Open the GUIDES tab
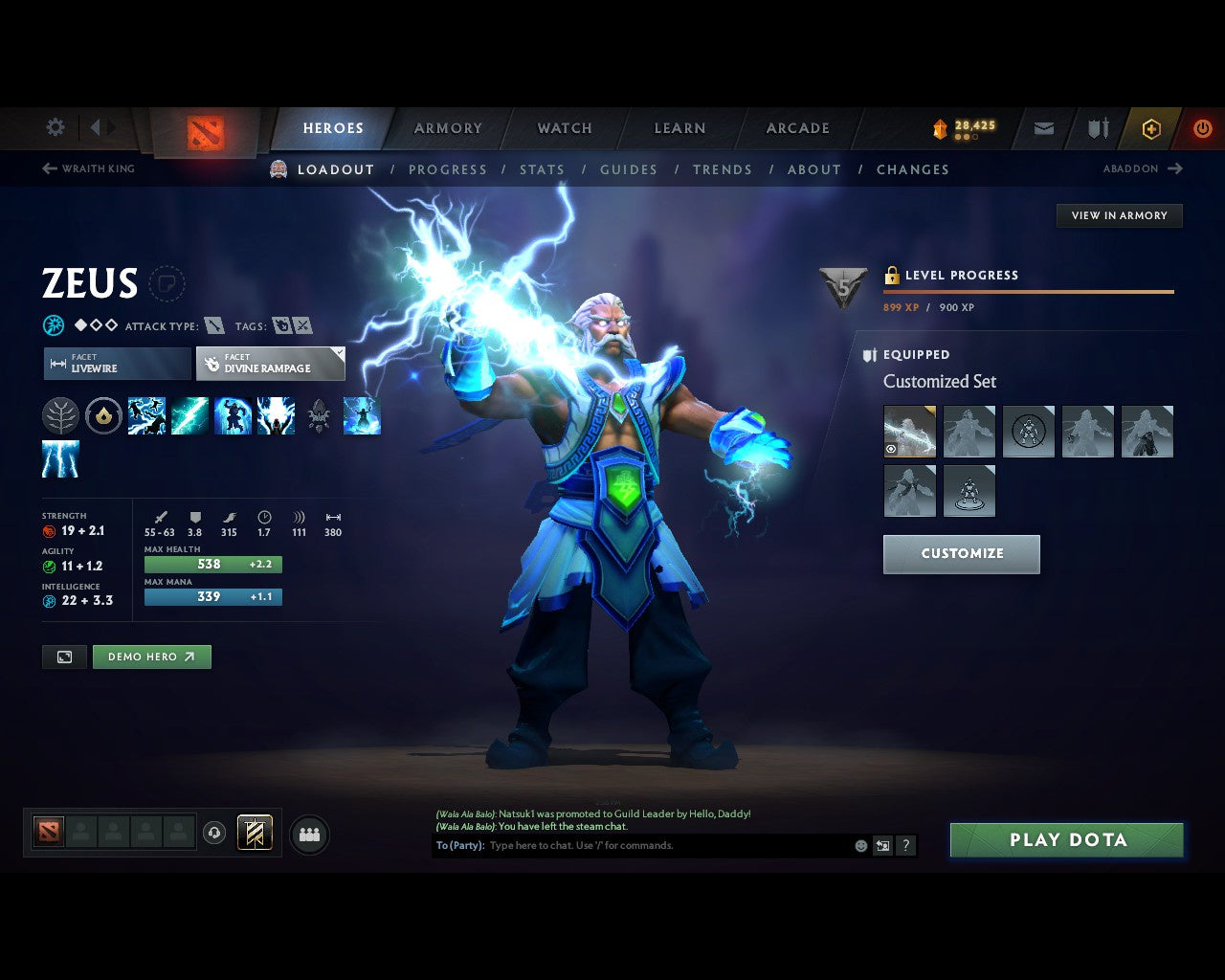 click(628, 169)
